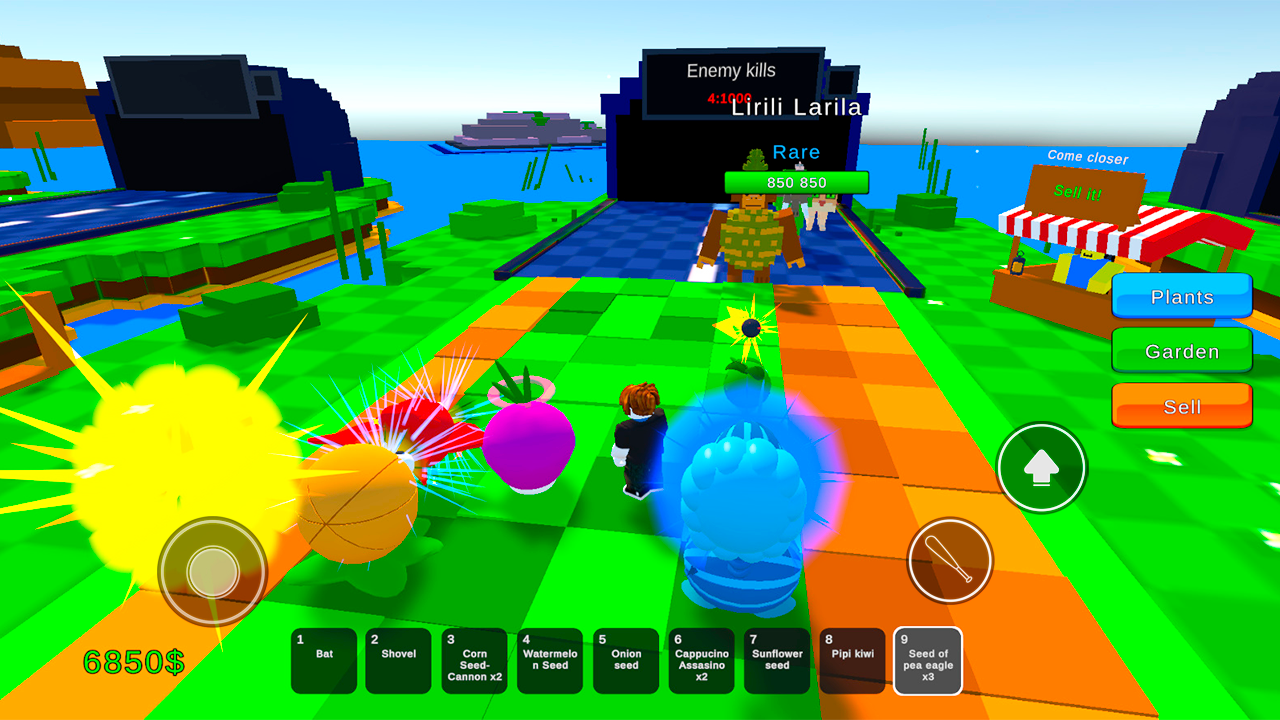Equip the Cappucino Assasino x2 item
1280x720 pixels.
(x=701, y=661)
